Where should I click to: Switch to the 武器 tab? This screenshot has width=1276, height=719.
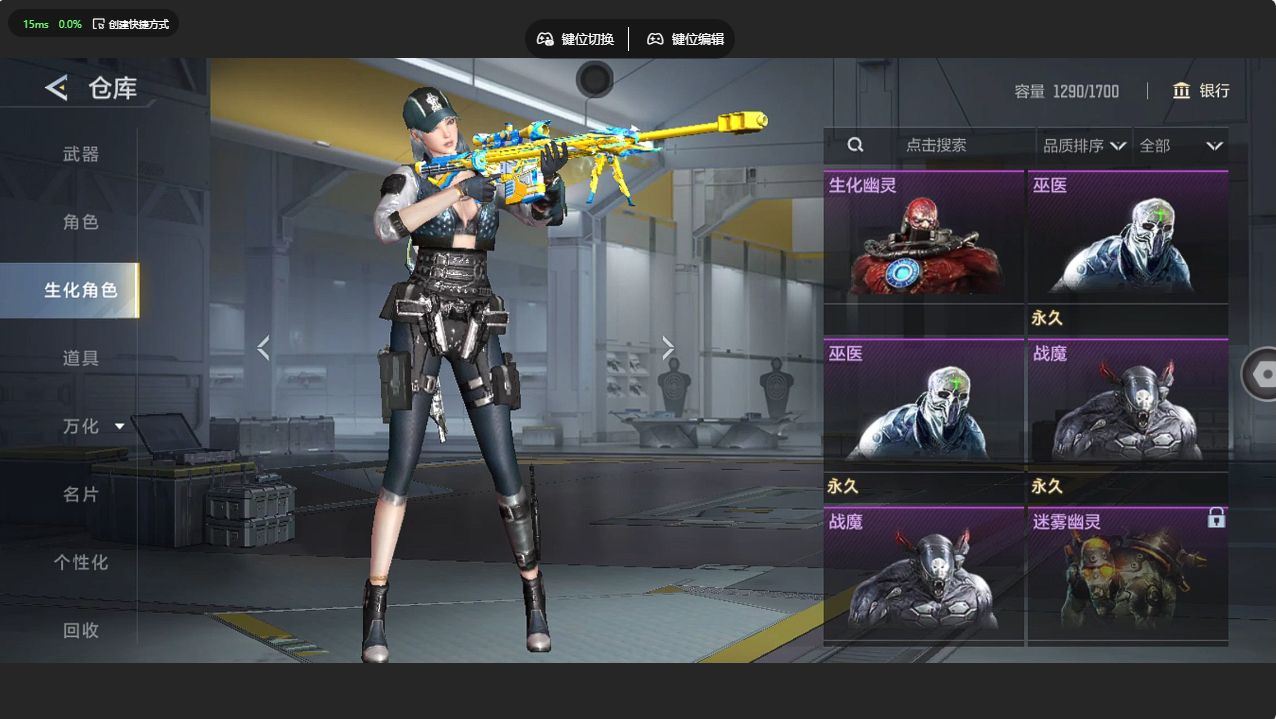(x=81, y=154)
